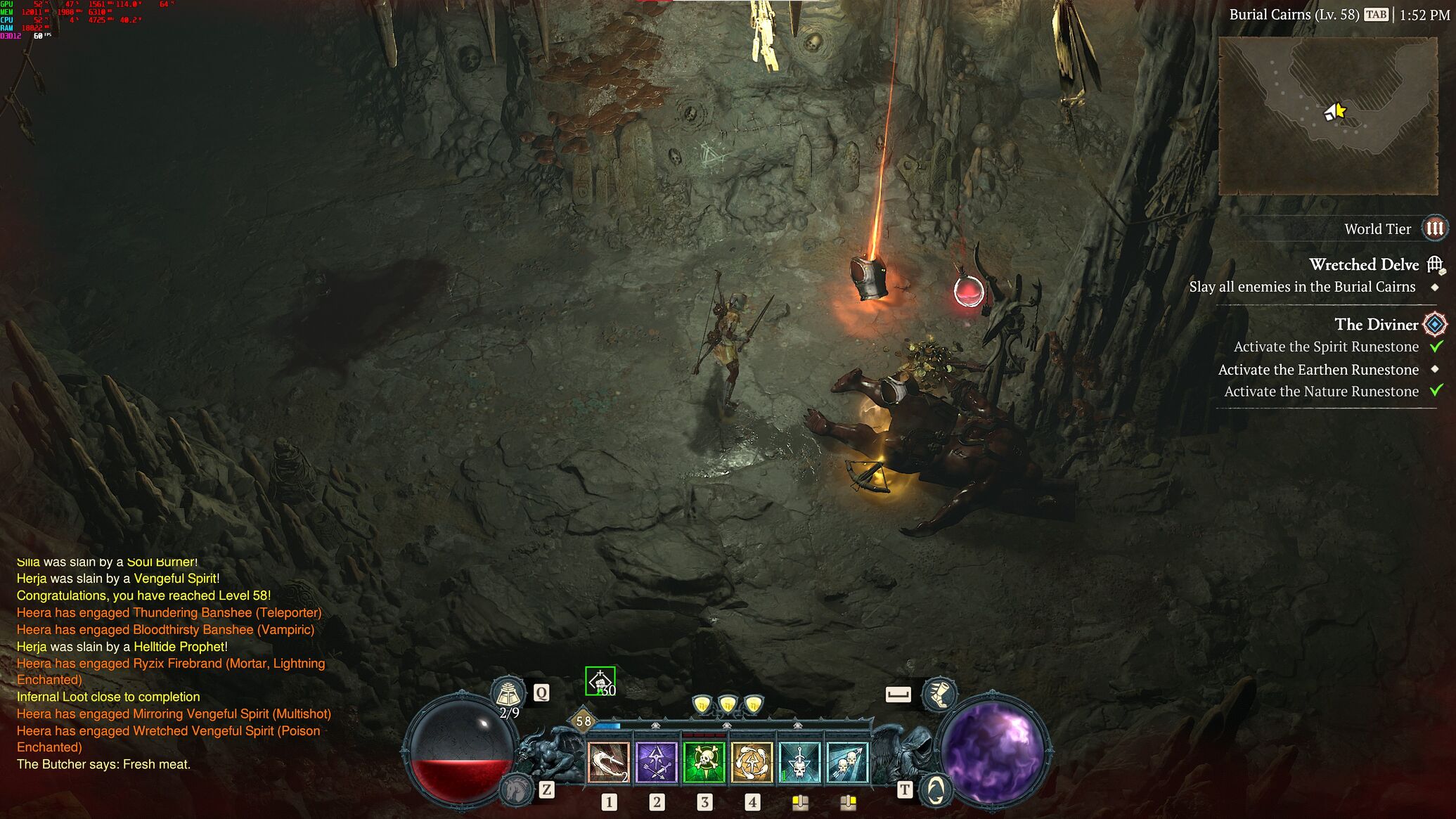The width and height of the screenshot is (1456, 819).
Task: Inspect the green boxed buff icon
Action: (600, 681)
